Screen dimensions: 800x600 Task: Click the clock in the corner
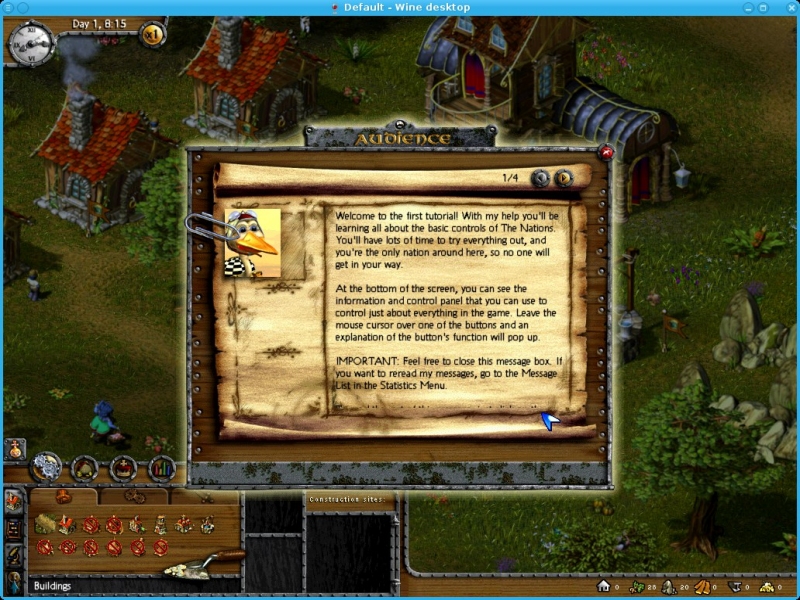click(x=28, y=40)
